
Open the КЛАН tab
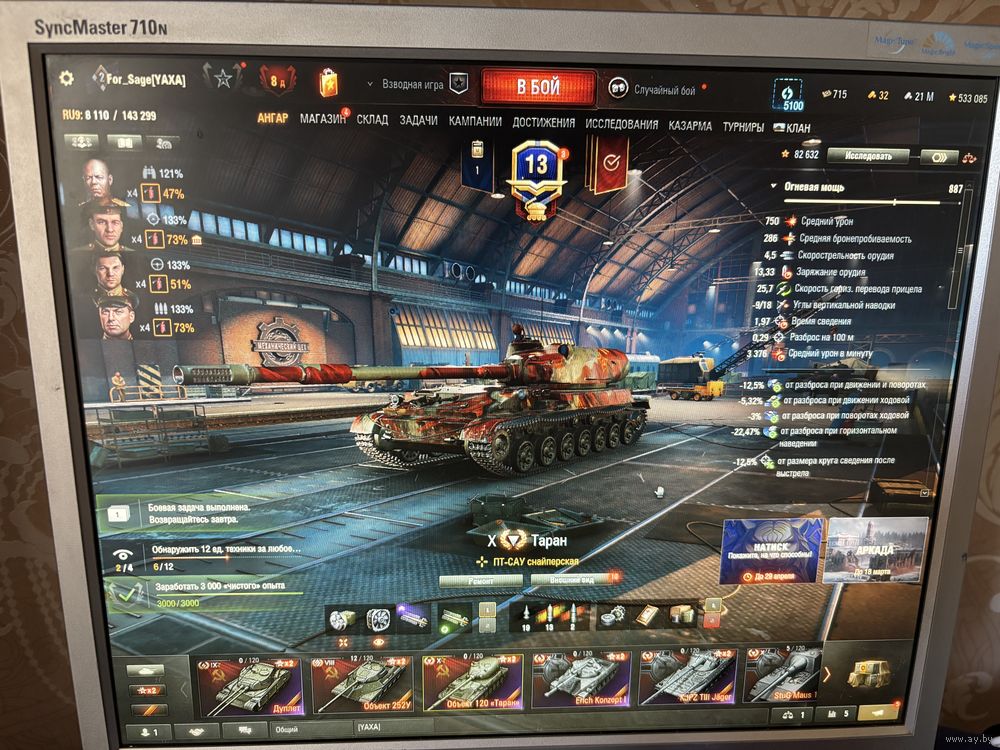[x=797, y=128]
